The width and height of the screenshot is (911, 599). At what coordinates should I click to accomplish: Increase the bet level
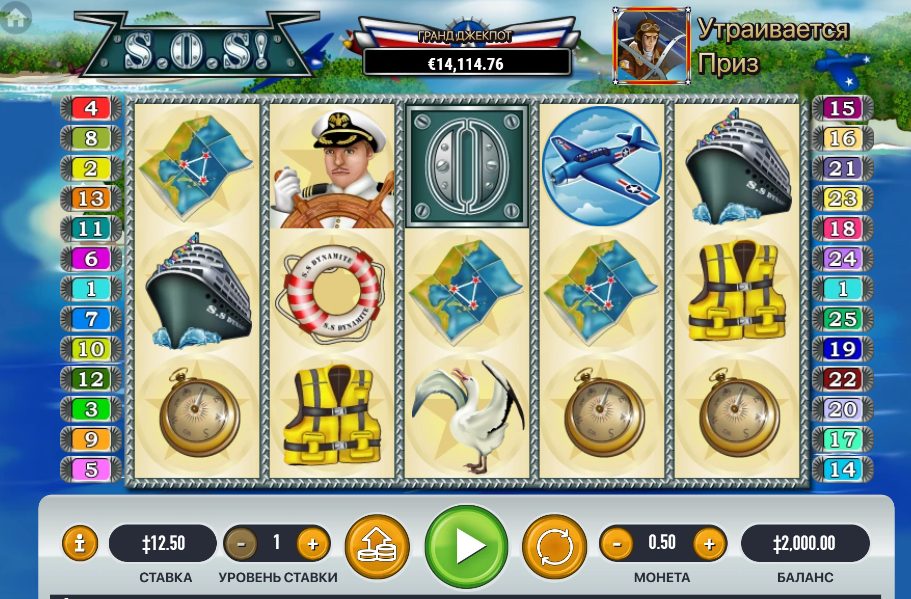312,544
